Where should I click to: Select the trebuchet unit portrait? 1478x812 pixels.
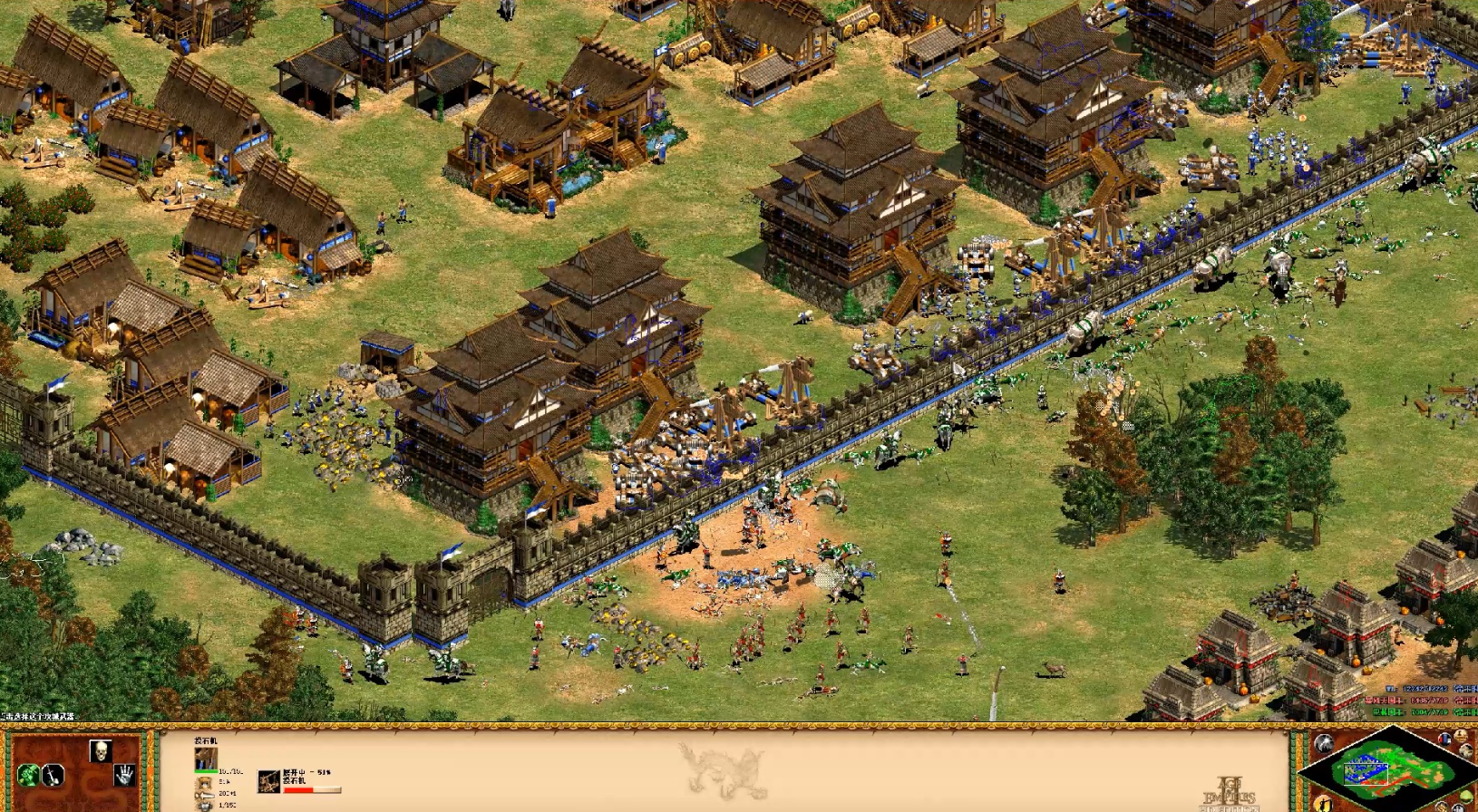(206, 760)
